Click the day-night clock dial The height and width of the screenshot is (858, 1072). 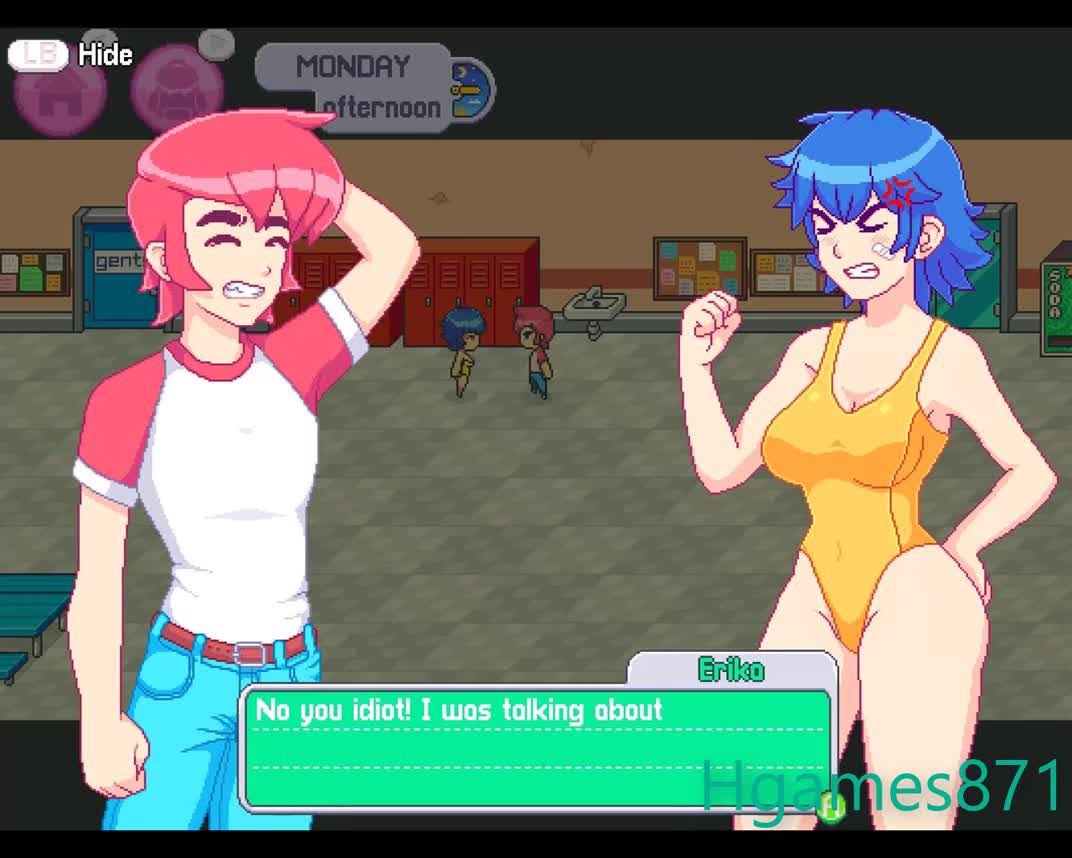pyautogui.click(x=471, y=89)
